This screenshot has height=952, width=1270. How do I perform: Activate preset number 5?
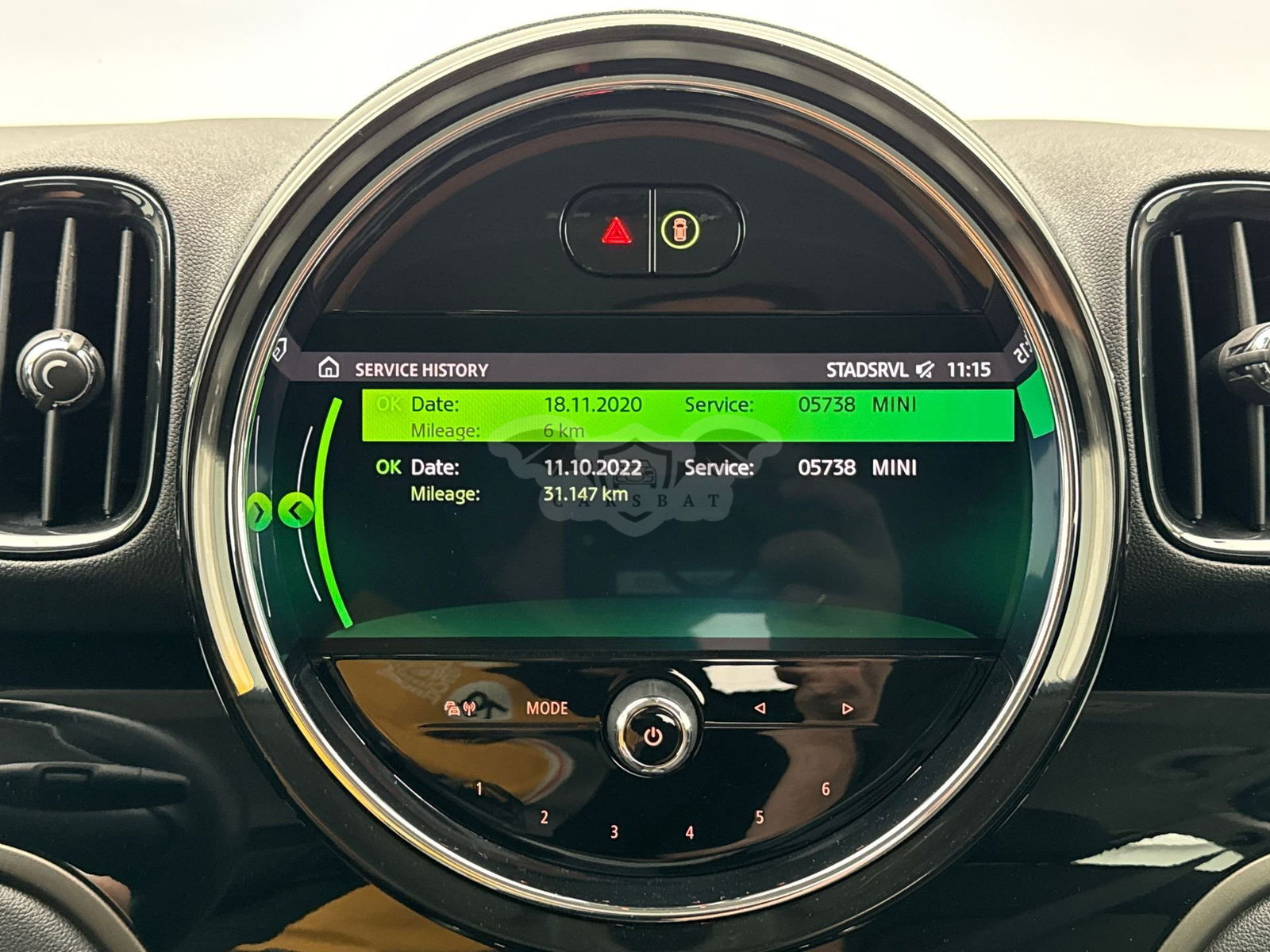click(760, 817)
